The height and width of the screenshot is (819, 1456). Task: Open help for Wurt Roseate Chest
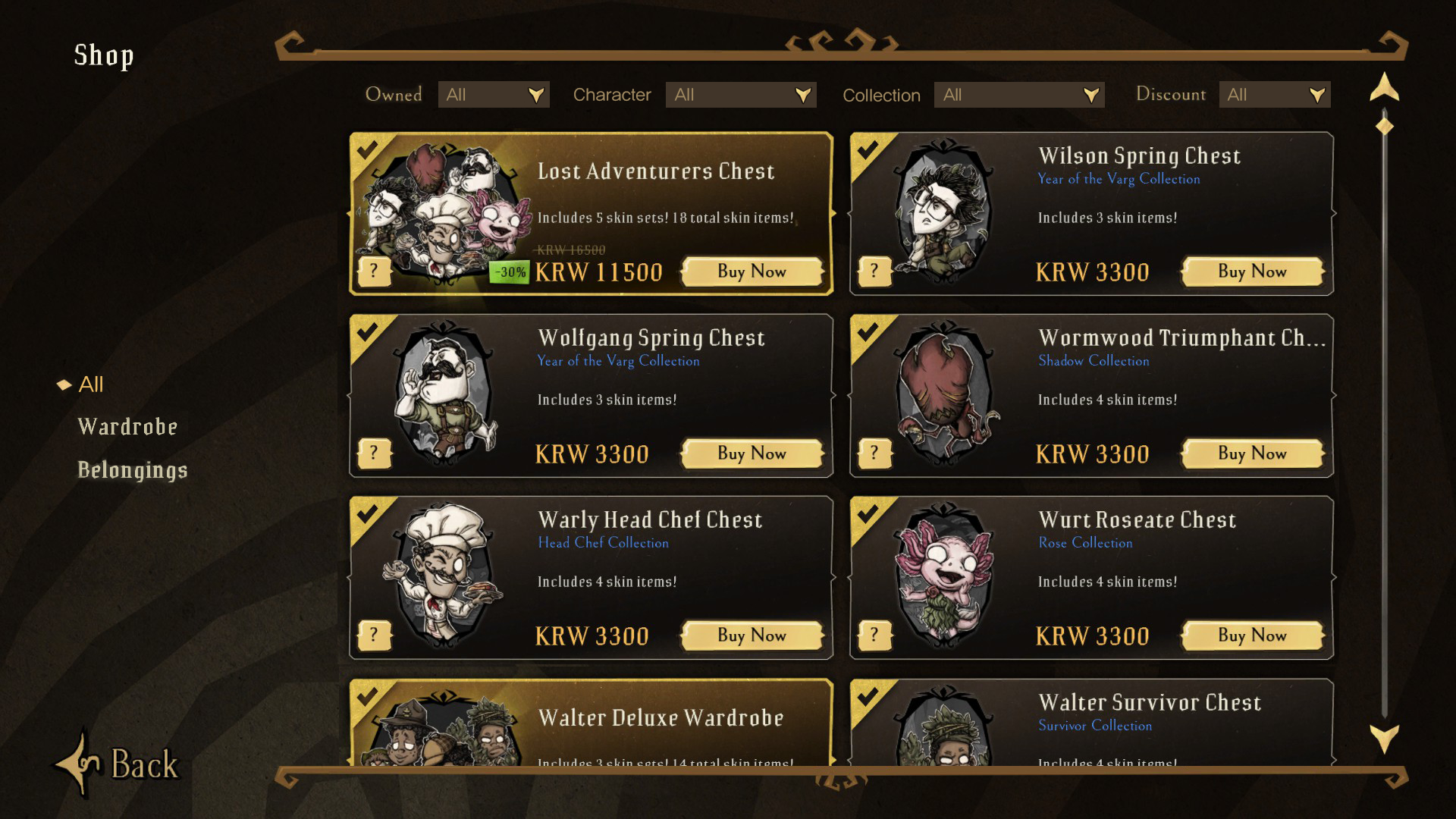(874, 635)
